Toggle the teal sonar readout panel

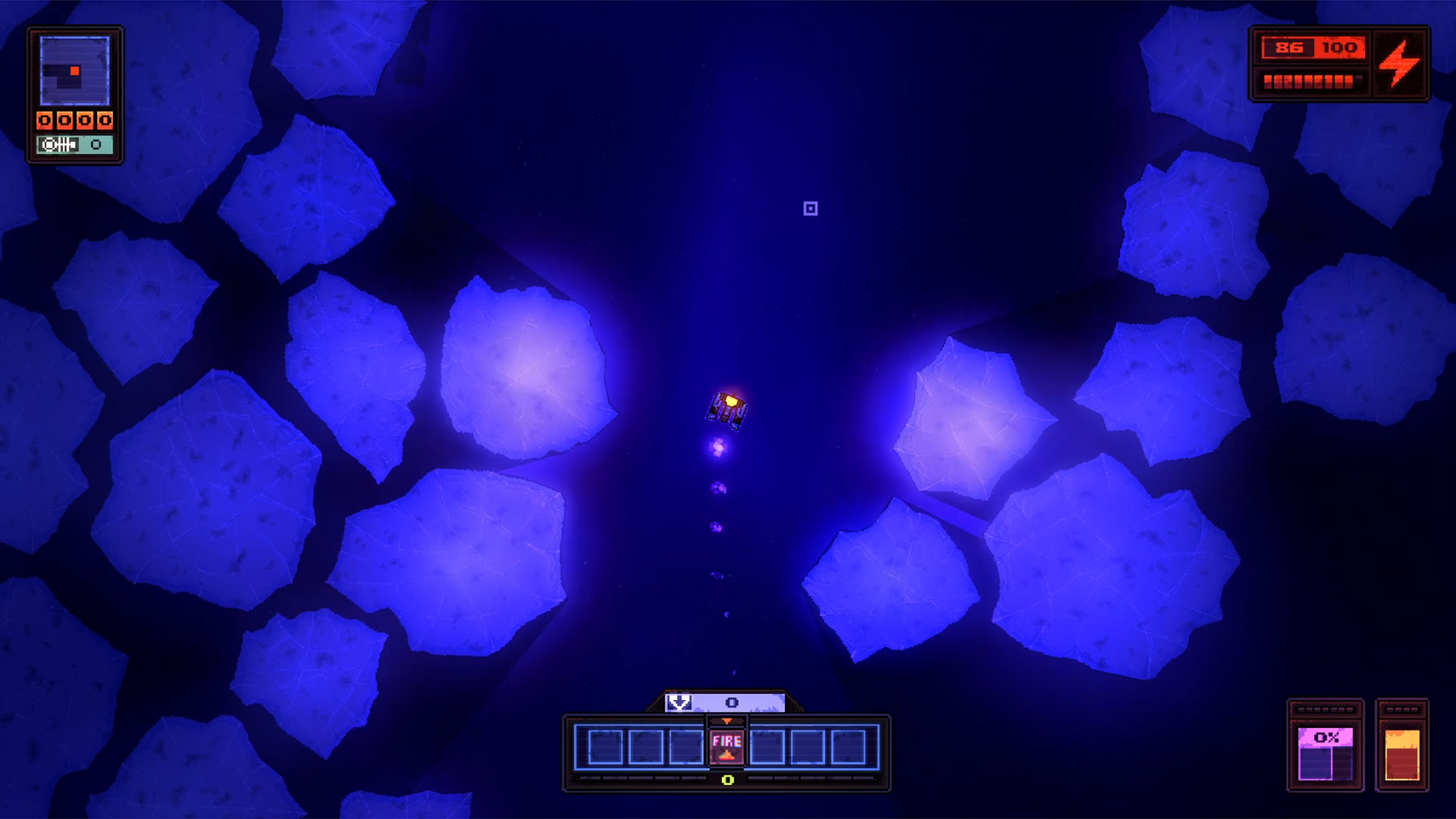pos(74,144)
